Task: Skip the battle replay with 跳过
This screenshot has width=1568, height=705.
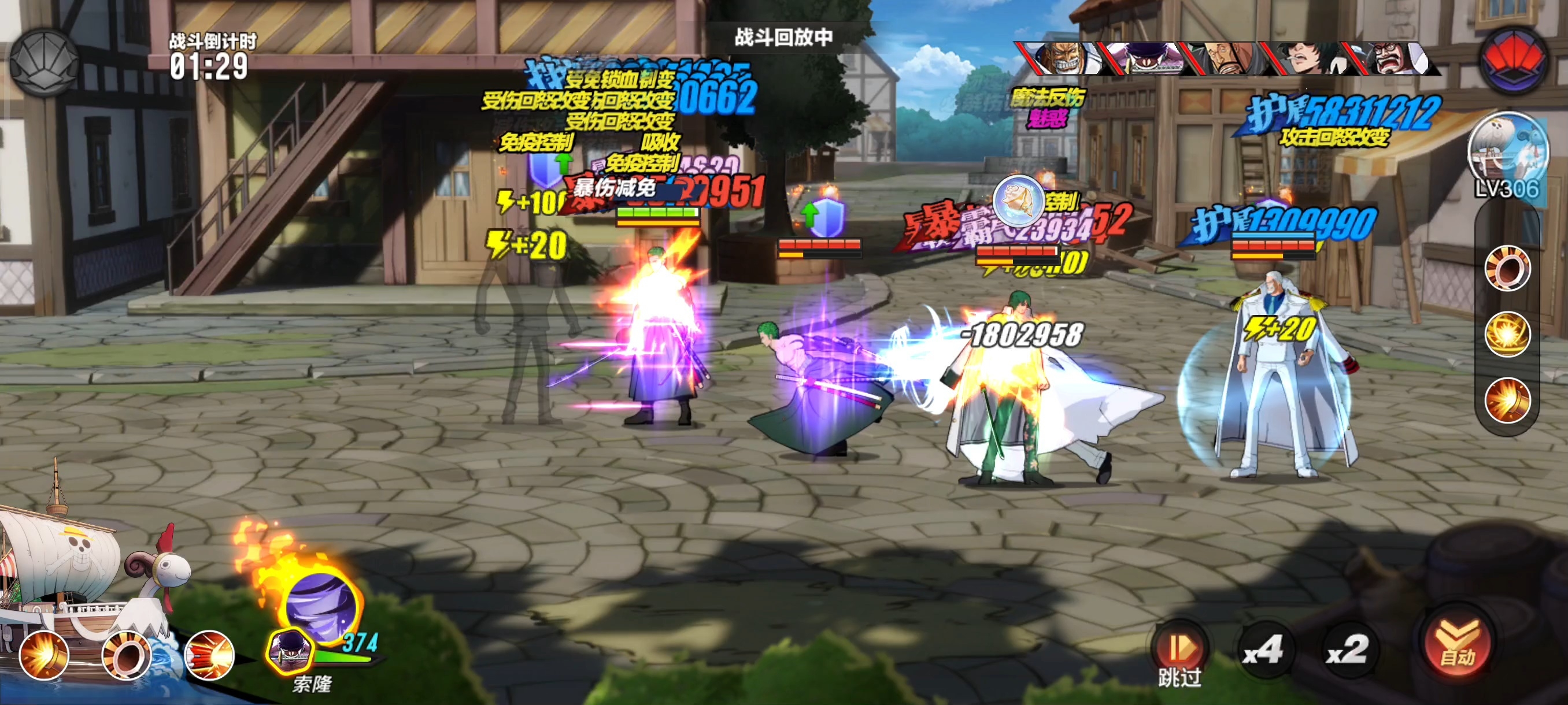Action: point(1179,654)
